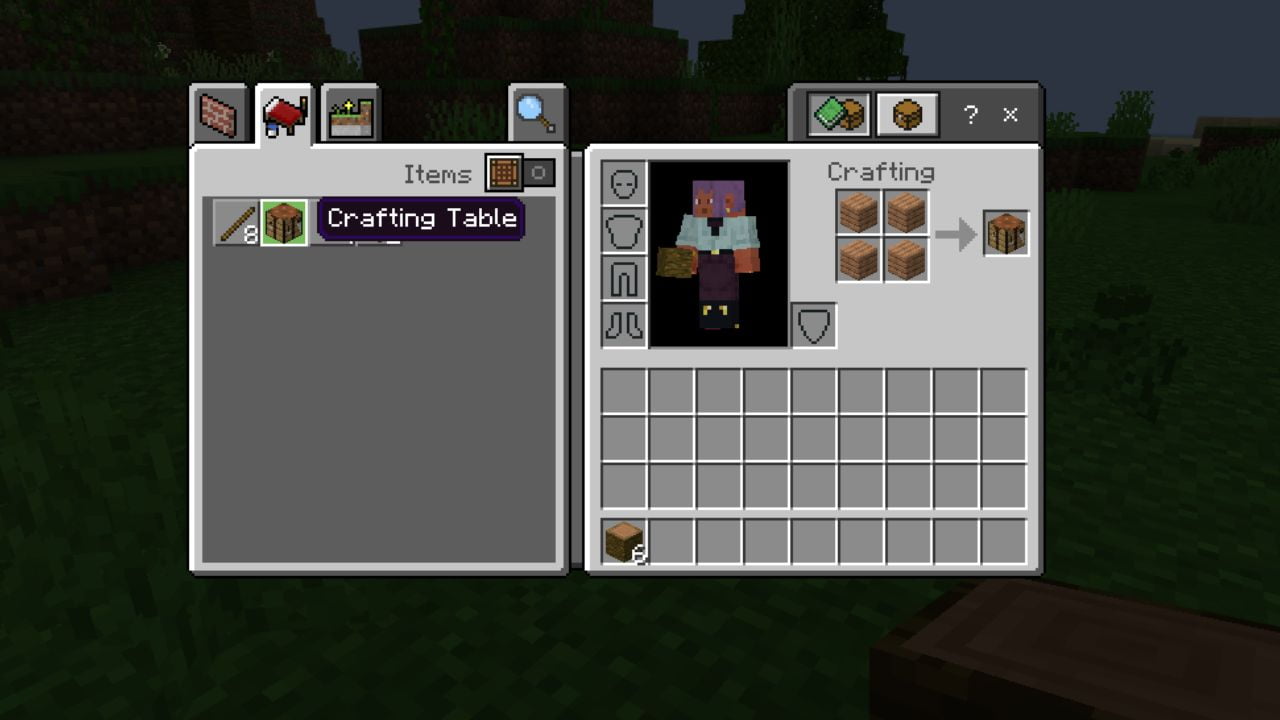Click the oak planks stack in the inventory
Screen dimensions: 1280x720
pos(625,541)
